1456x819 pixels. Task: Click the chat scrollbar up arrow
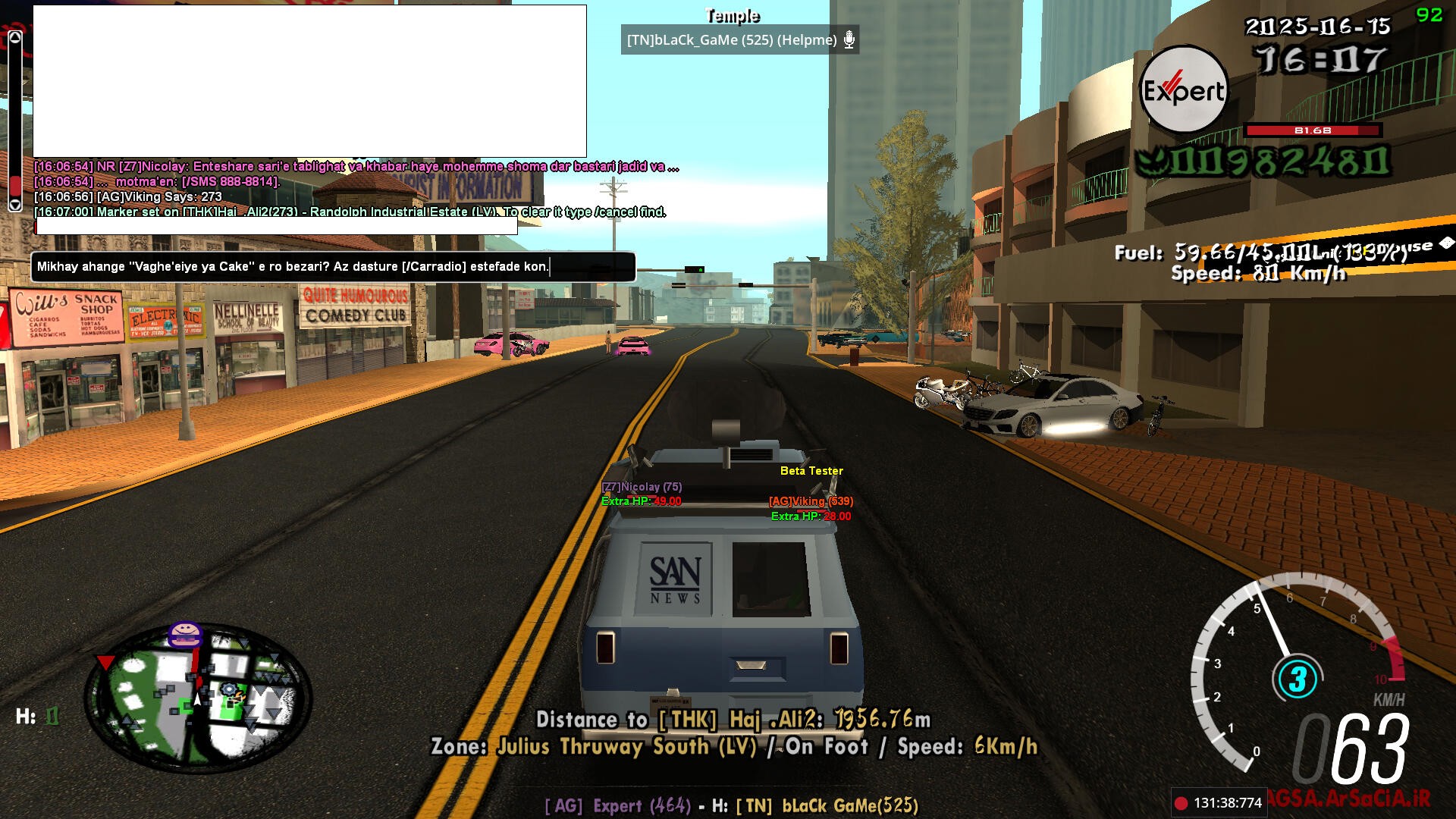click(15, 37)
